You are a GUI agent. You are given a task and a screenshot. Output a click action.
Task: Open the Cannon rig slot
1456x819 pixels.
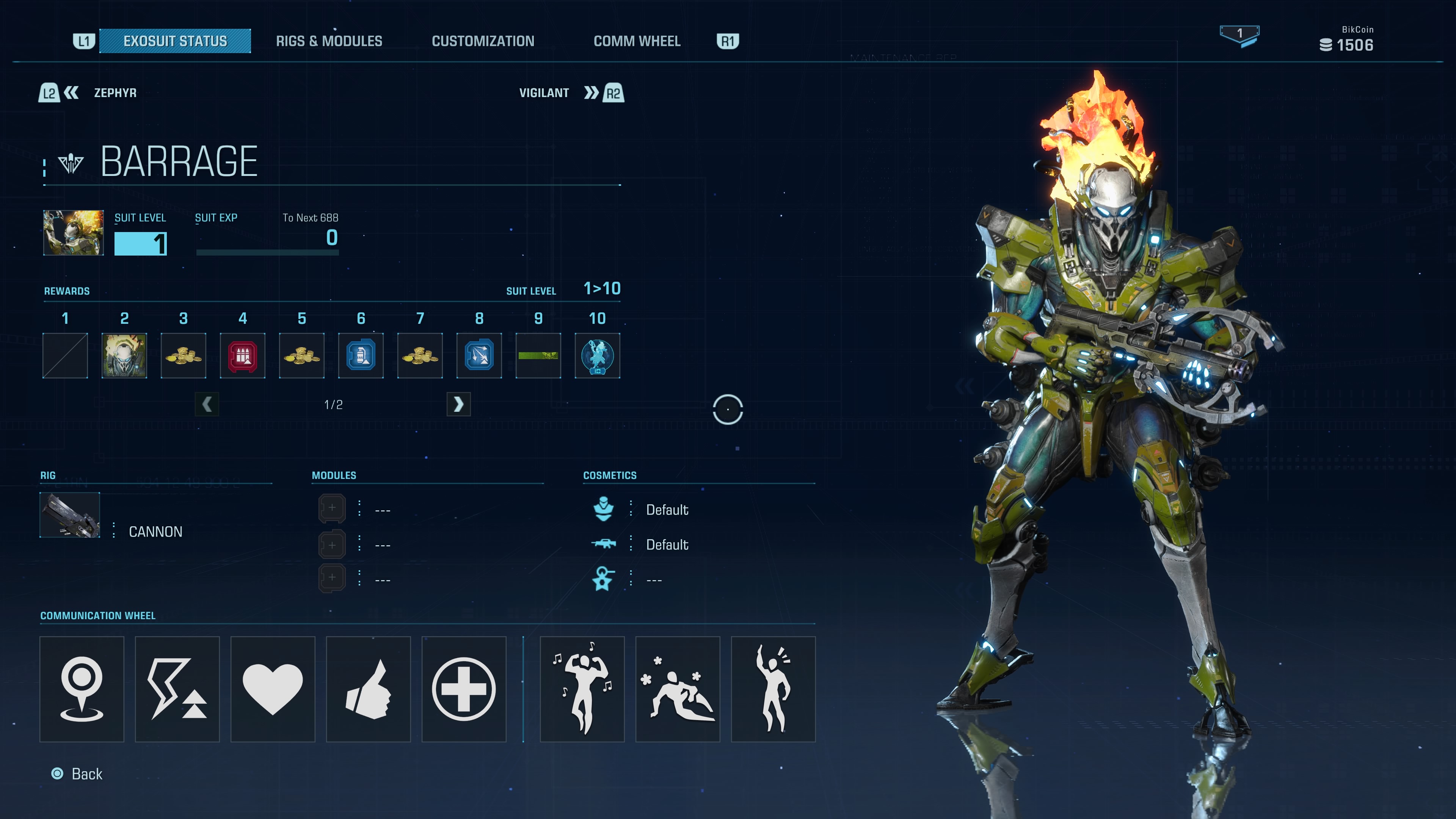point(70,515)
